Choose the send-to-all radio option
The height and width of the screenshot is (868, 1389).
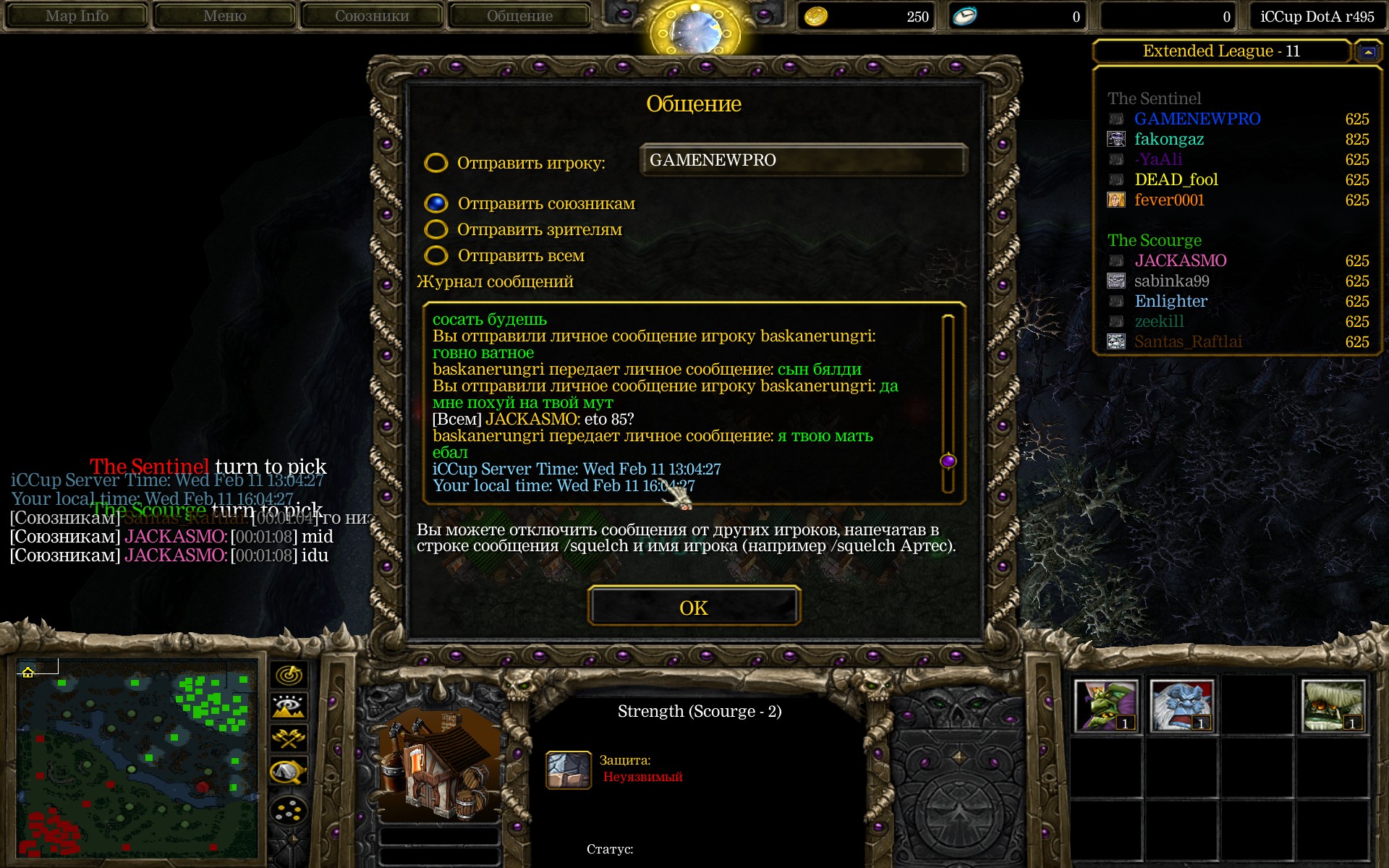click(436, 255)
